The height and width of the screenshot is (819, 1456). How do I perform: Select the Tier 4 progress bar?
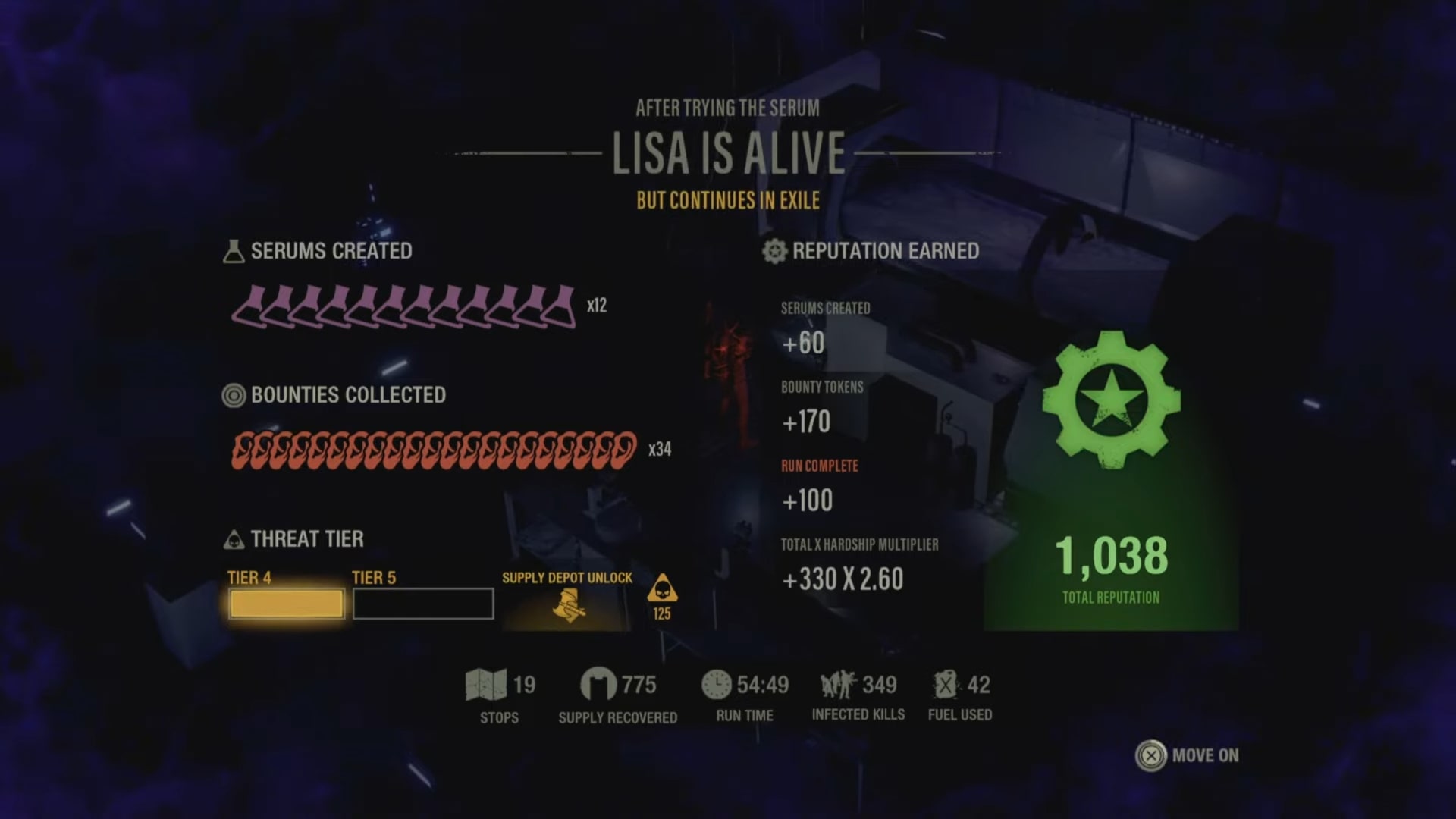click(x=285, y=603)
